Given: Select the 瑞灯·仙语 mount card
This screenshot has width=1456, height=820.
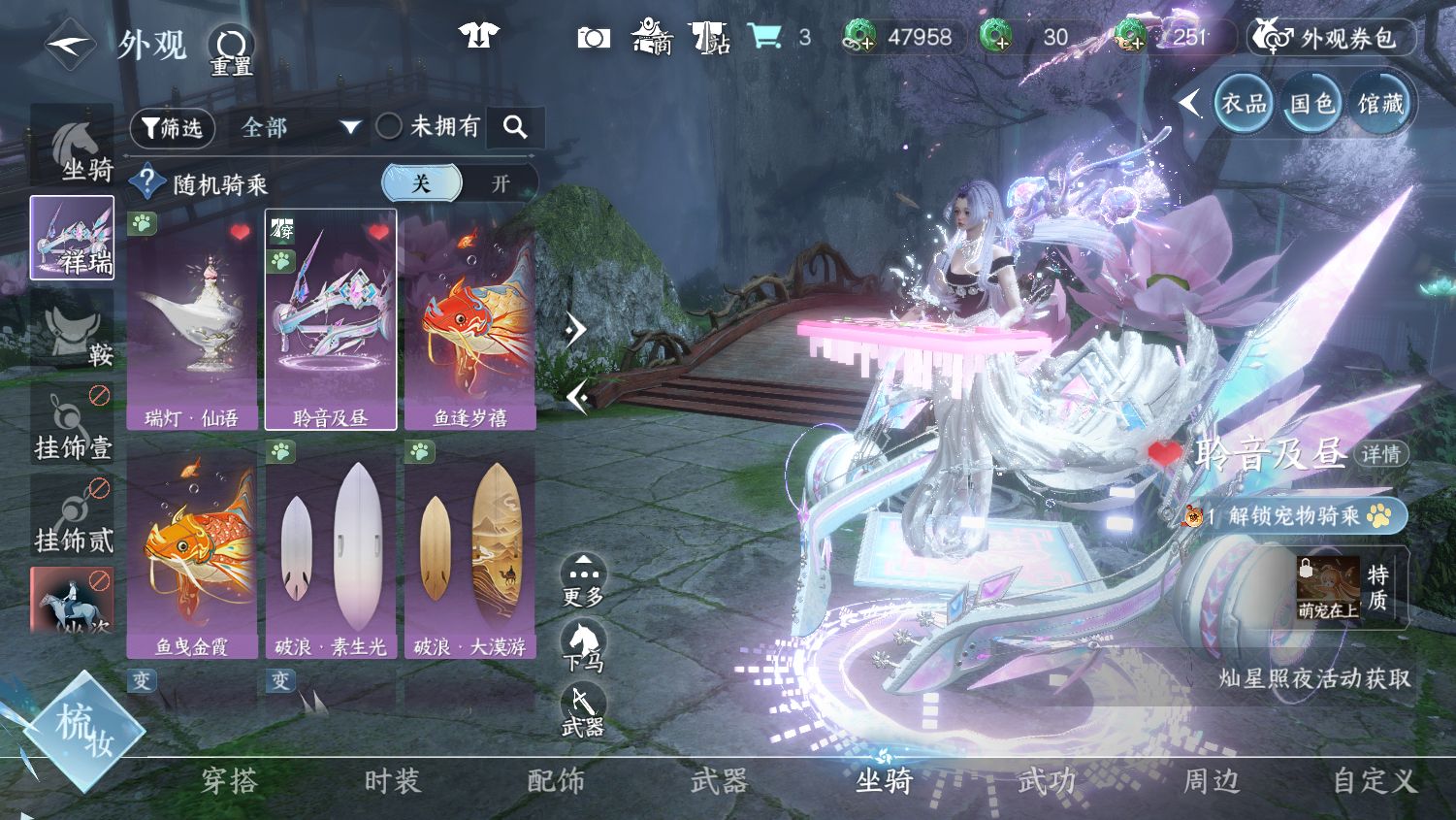Looking at the screenshot, I should [192, 320].
